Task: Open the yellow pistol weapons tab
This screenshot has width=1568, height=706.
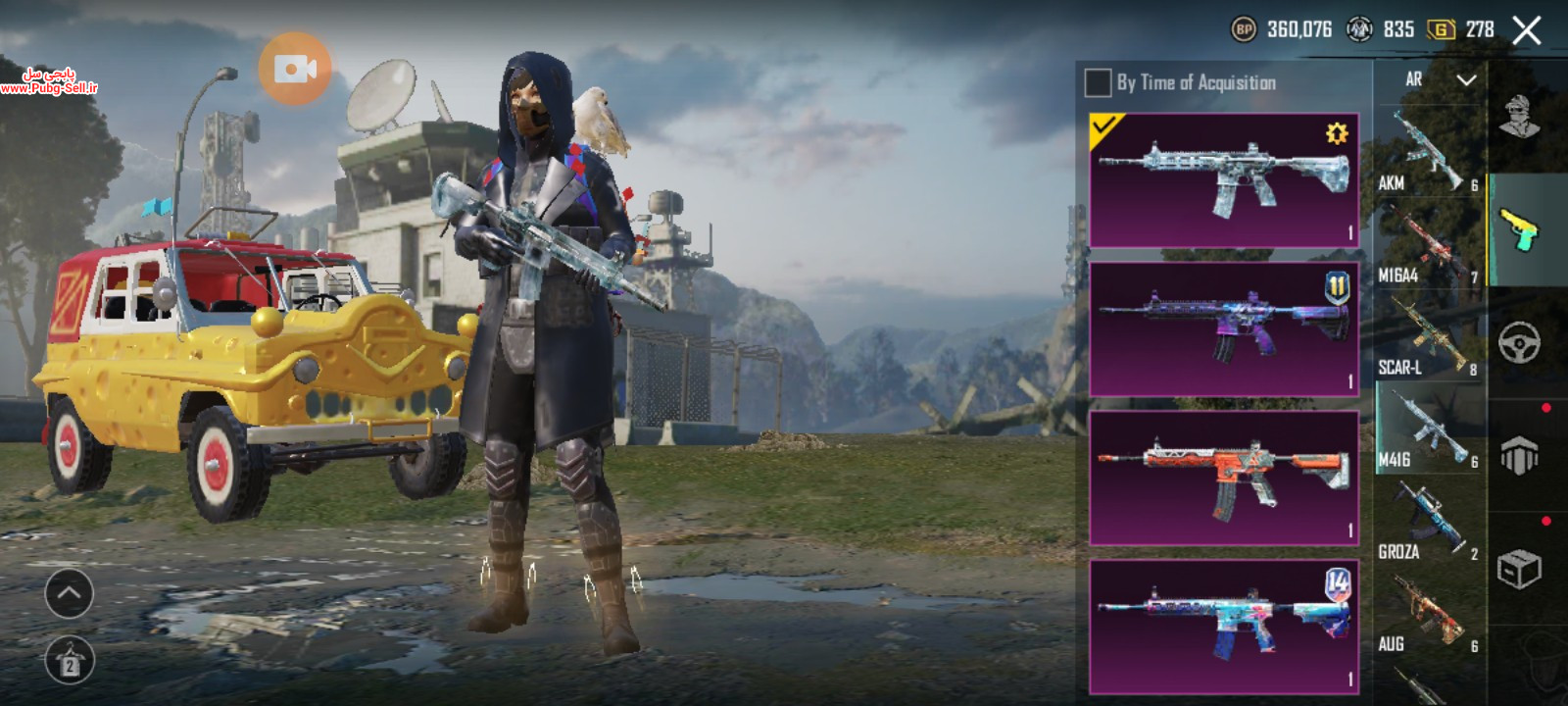Action: tap(1519, 230)
